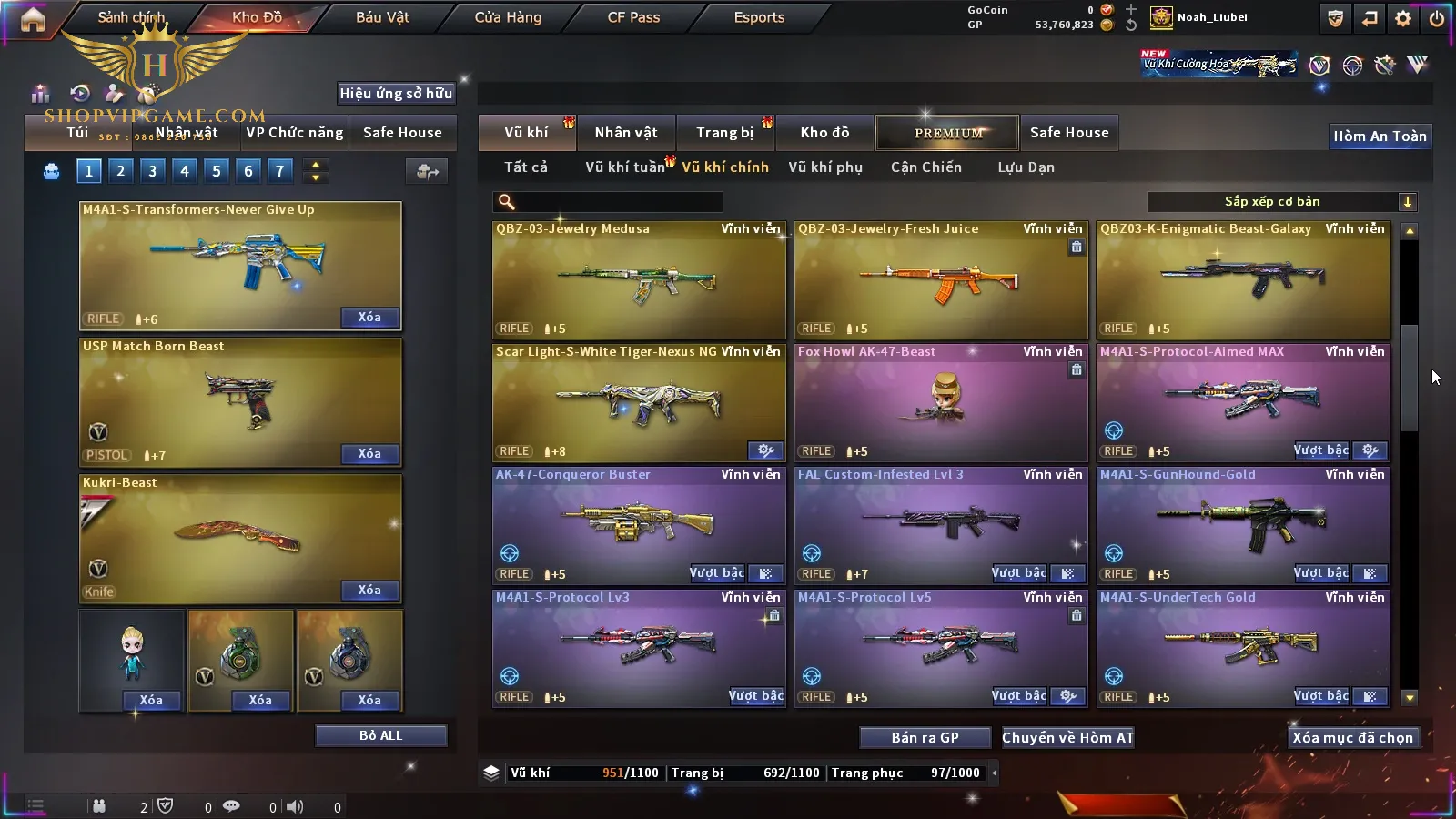Click the Bỏ ALL button

[x=380, y=735]
